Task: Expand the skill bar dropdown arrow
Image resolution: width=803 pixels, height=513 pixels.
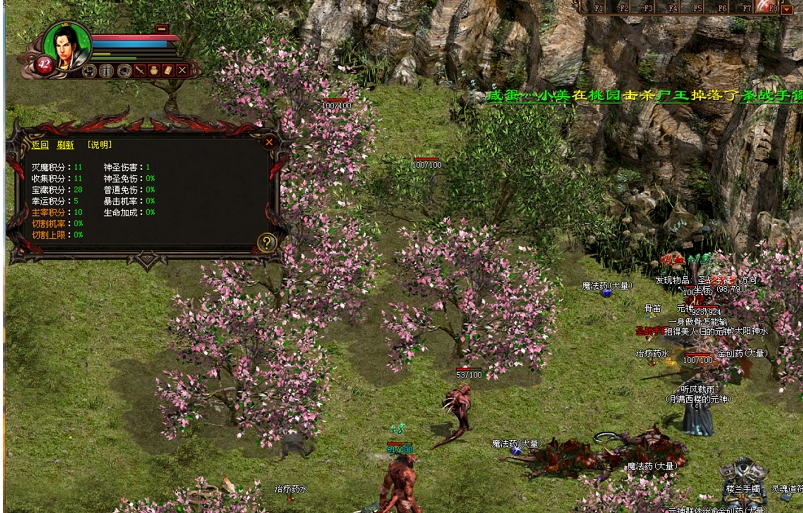Action: point(786,7)
